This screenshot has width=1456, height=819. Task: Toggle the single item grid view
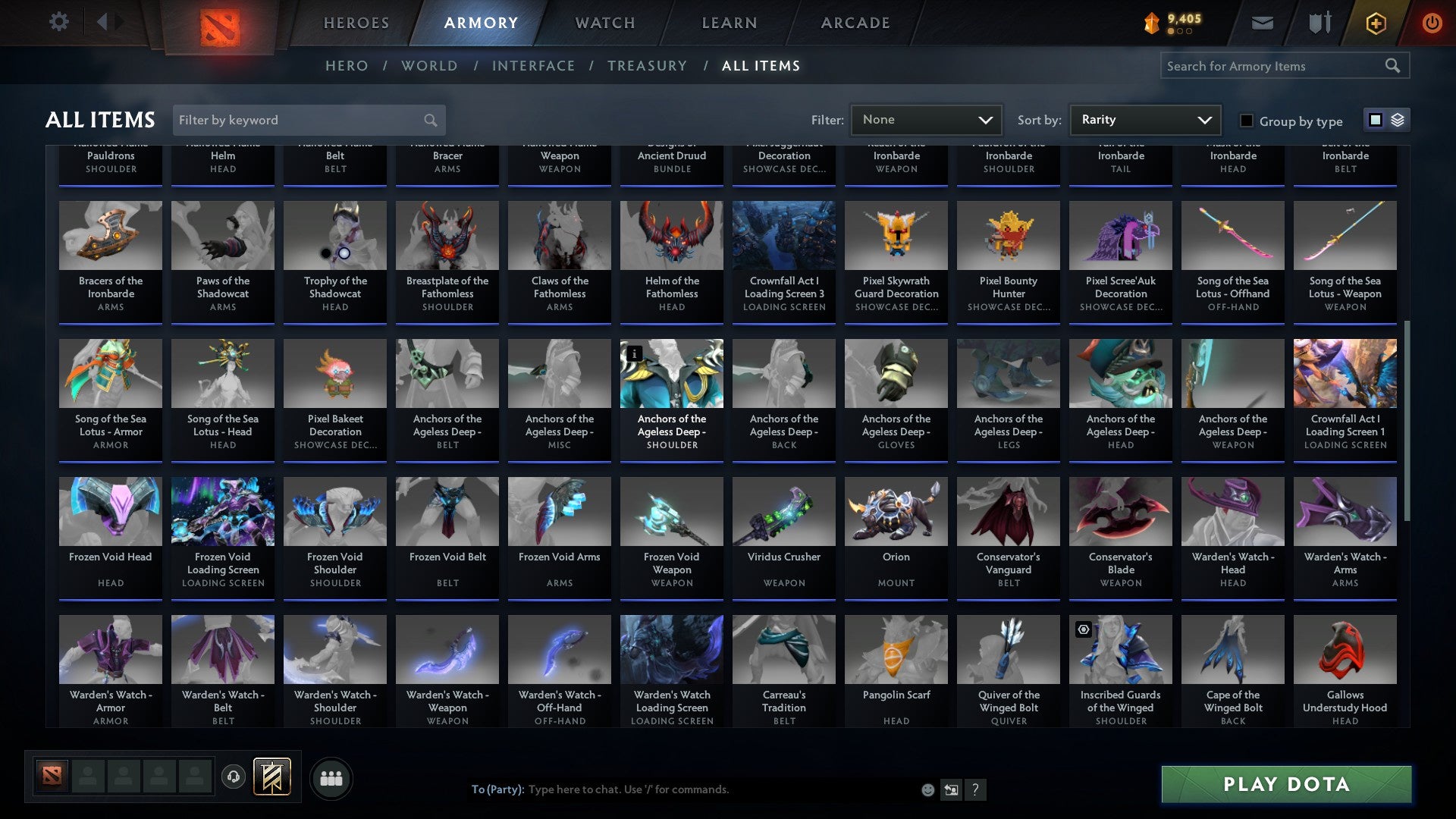1374,120
